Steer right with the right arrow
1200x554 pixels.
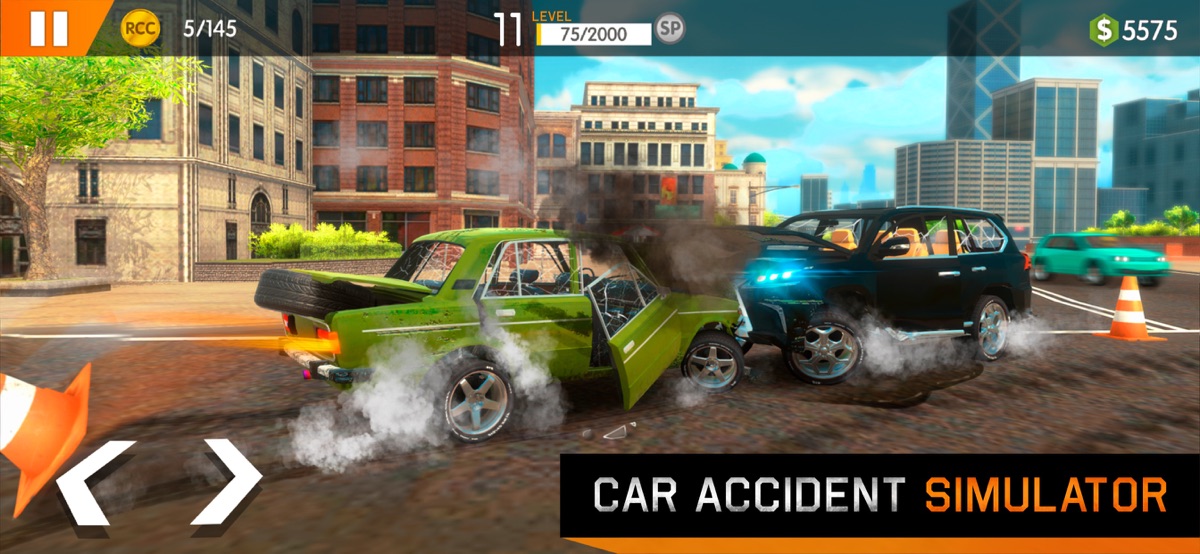(x=226, y=482)
